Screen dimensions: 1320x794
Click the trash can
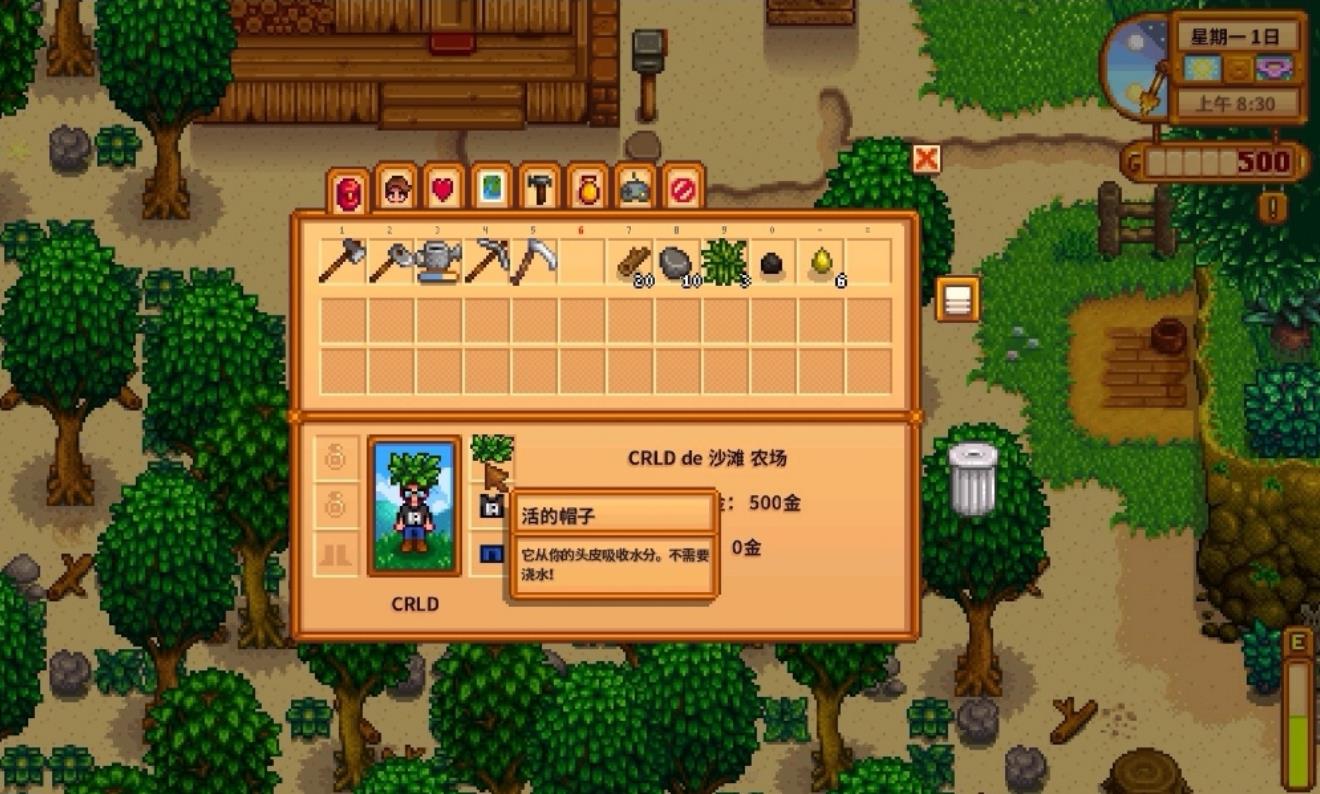(x=972, y=479)
